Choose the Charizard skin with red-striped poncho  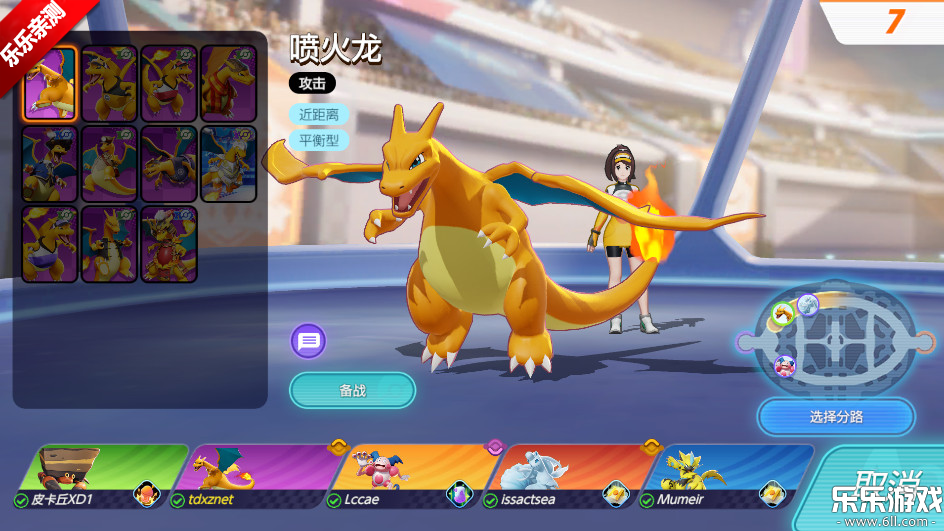[x=228, y=84]
